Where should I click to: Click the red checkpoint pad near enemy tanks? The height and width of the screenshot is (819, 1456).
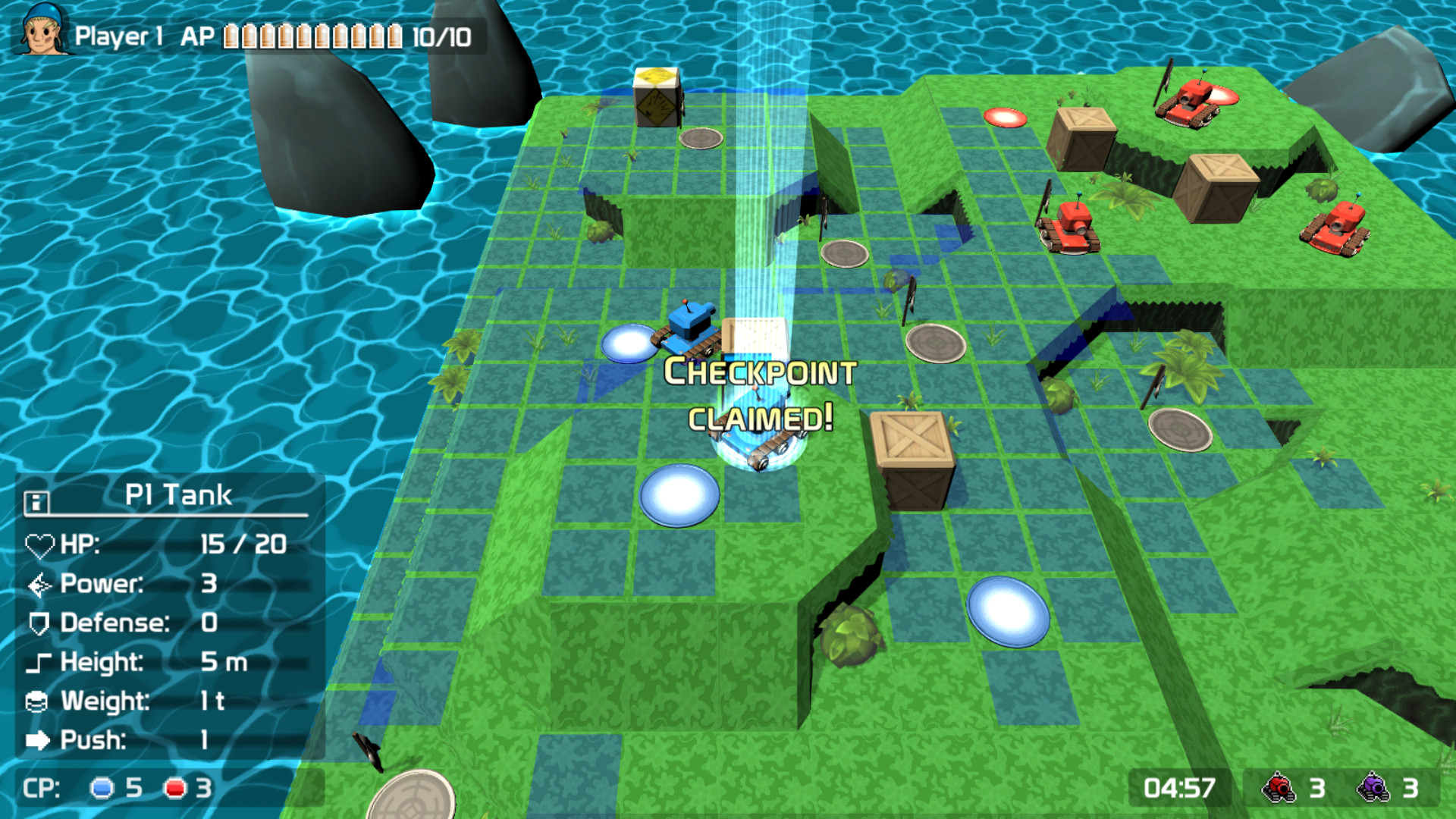[1004, 118]
